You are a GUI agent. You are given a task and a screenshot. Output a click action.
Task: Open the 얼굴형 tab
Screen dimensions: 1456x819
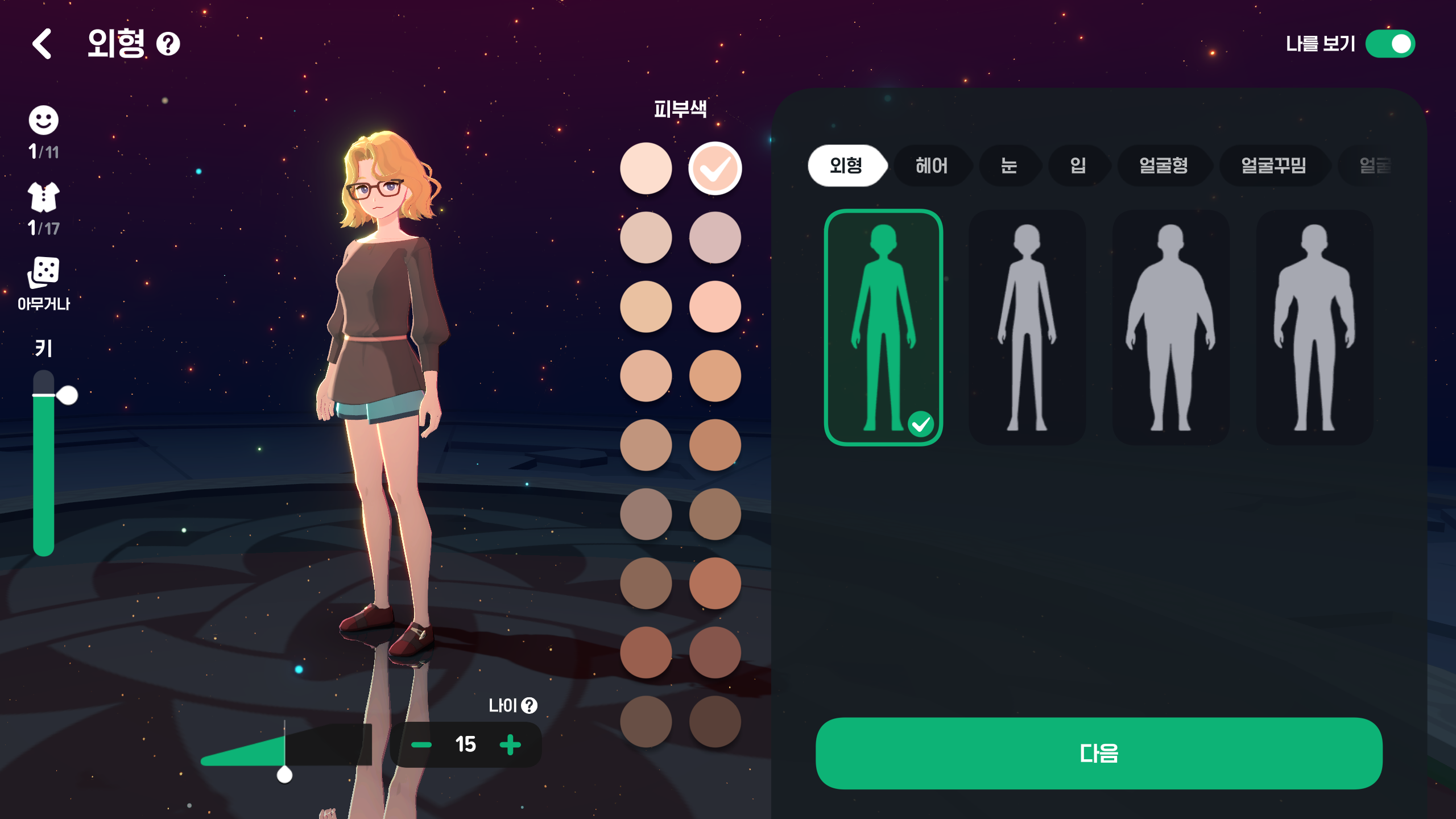tap(1163, 166)
